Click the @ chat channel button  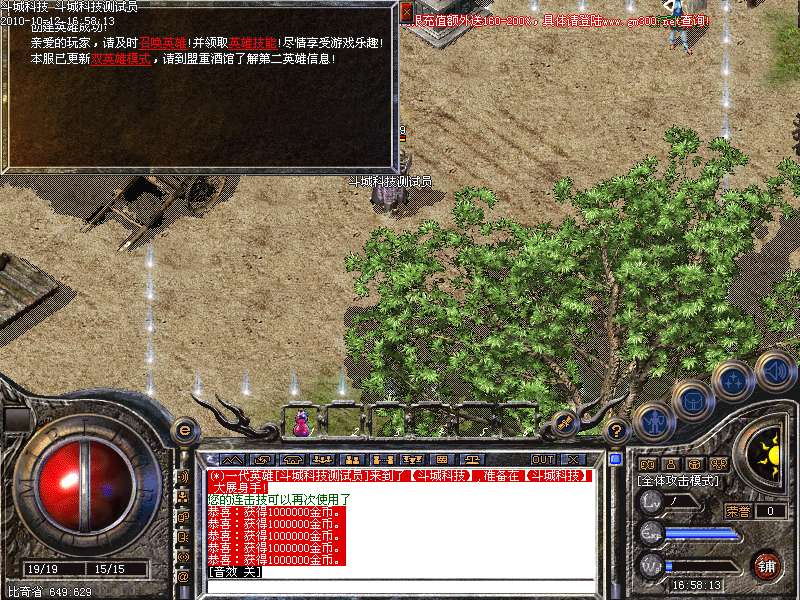pyautogui.click(x=183, y=577)
